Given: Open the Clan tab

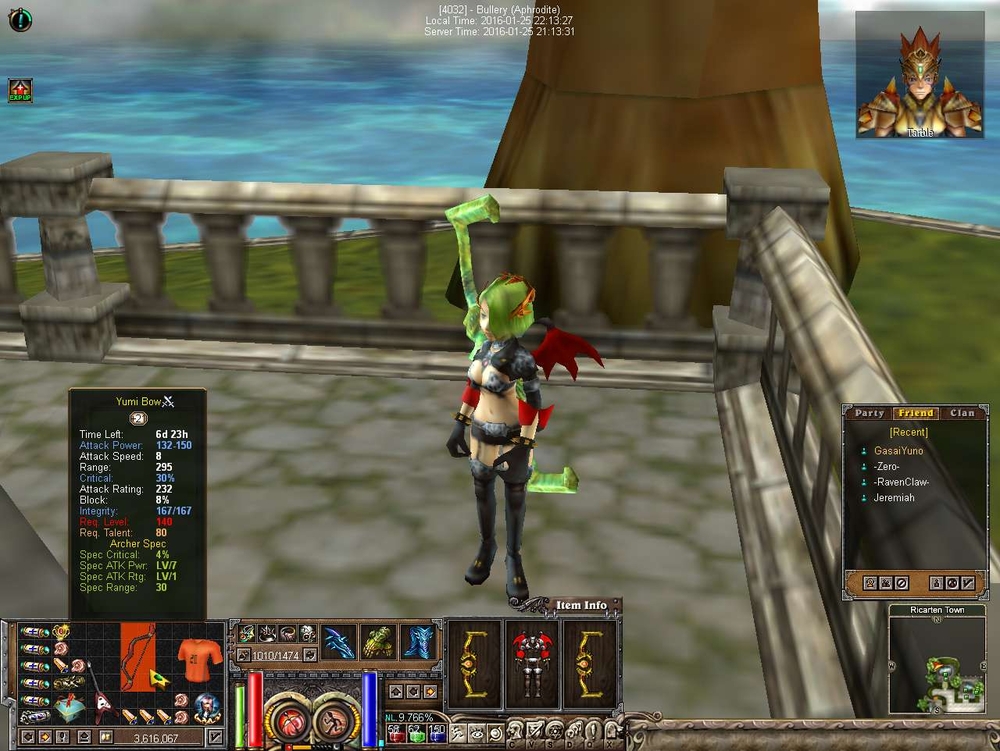Looking at the screenshot, I should 962,413.
